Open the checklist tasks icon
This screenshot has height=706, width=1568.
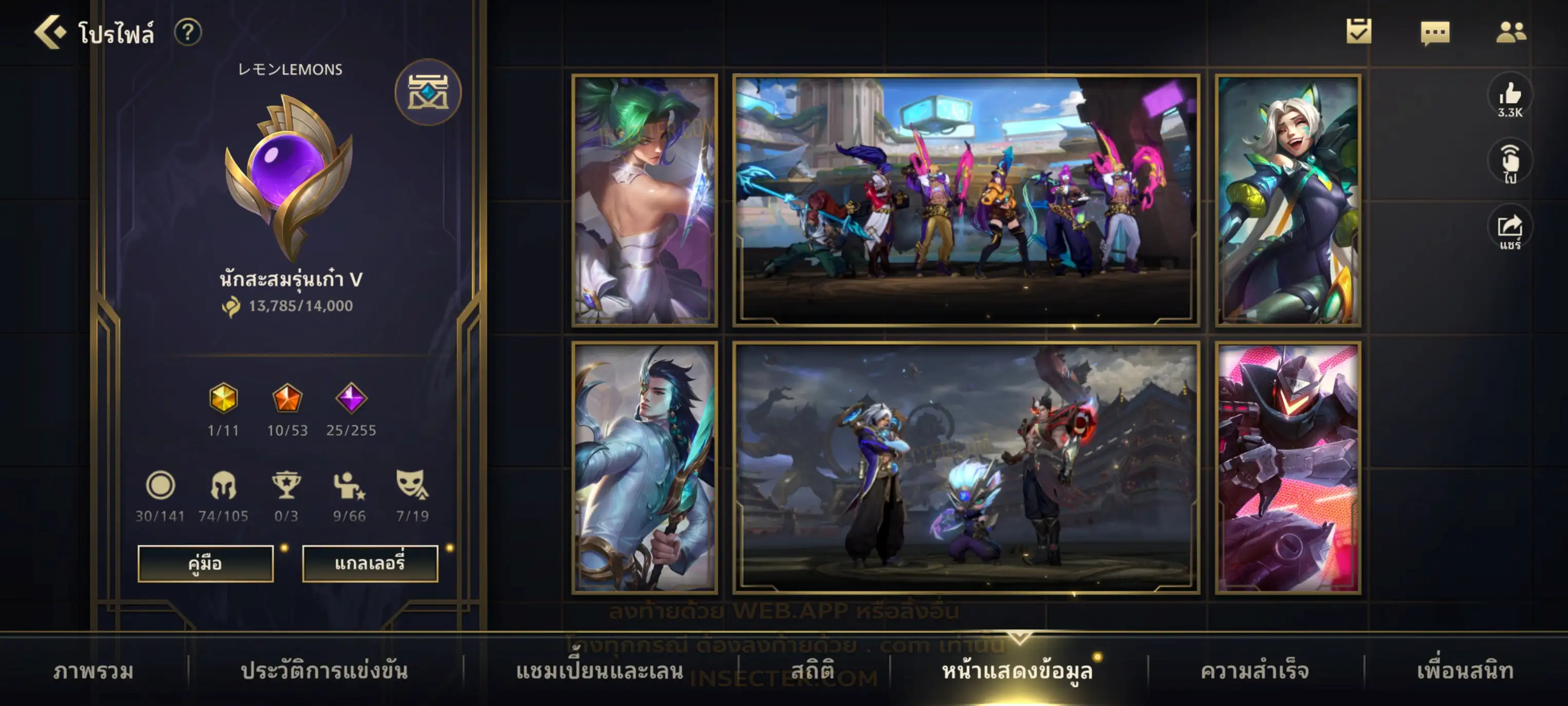pyautogui.click(x=1359, y=32)
